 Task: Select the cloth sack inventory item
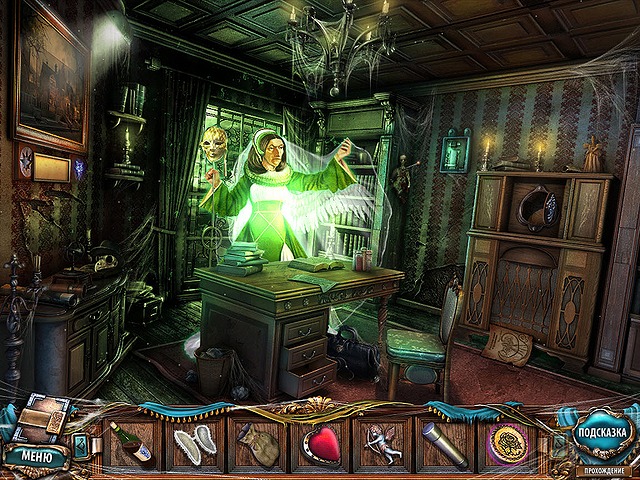[x=258, y=444]
